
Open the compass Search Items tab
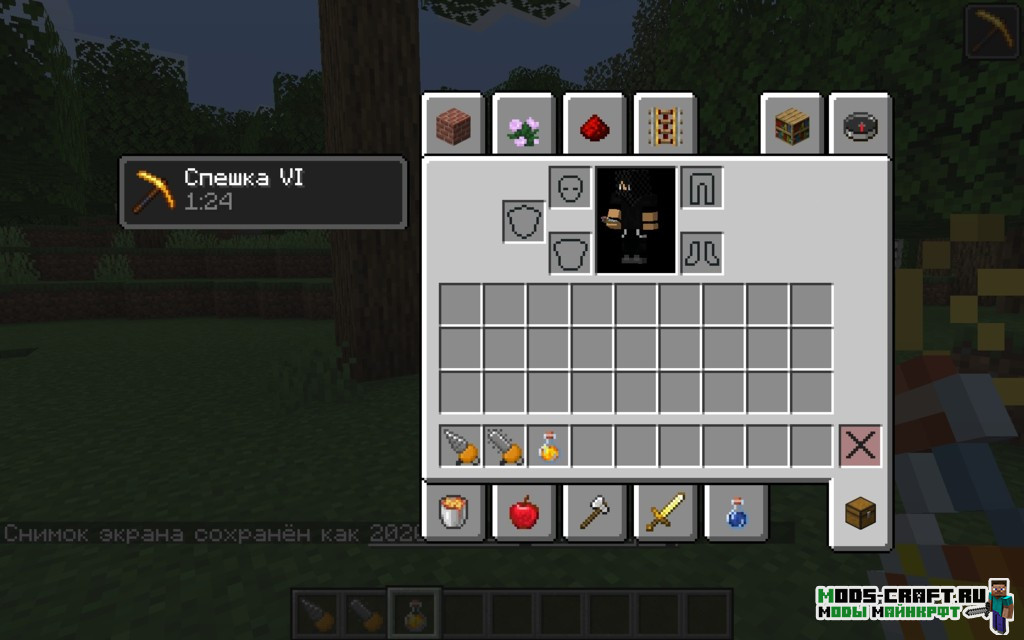coord(860,125)
